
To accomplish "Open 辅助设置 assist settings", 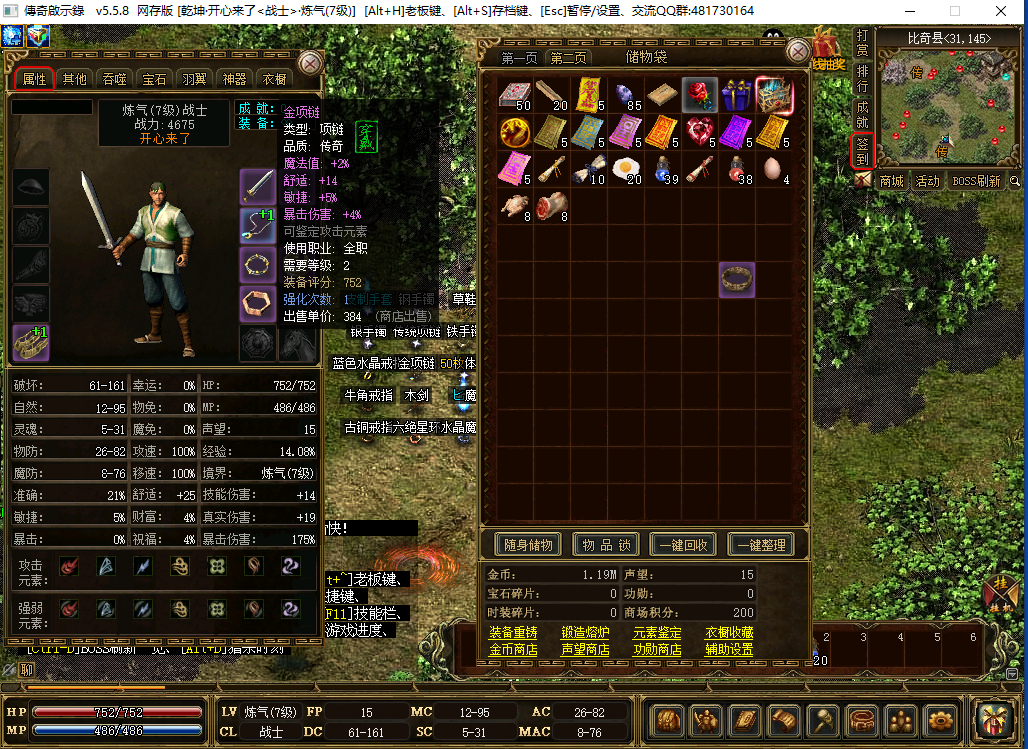I will (x=728, y=650).
